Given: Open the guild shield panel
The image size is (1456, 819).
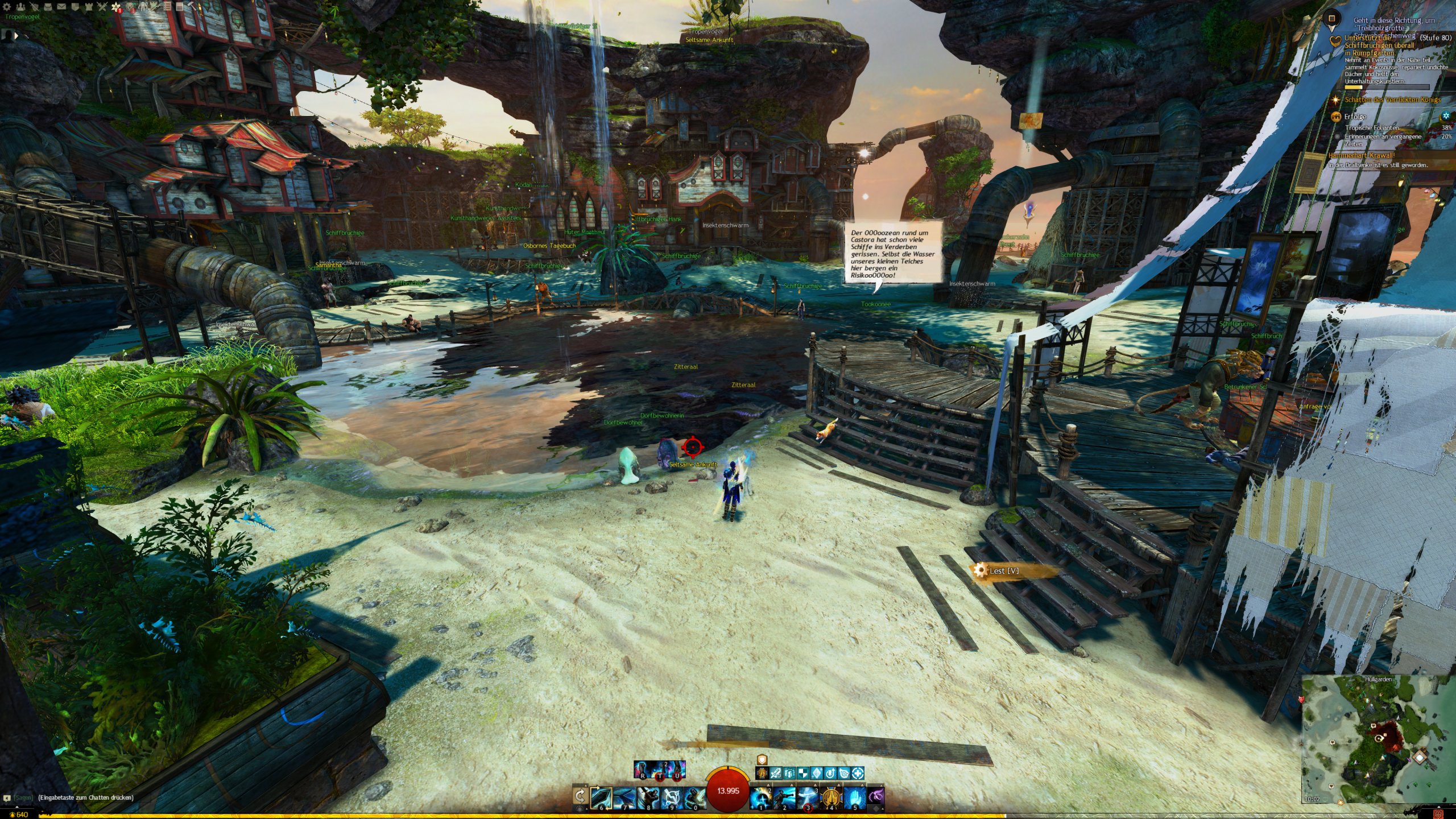Looking at the screenshot, I should click(75, 7).
